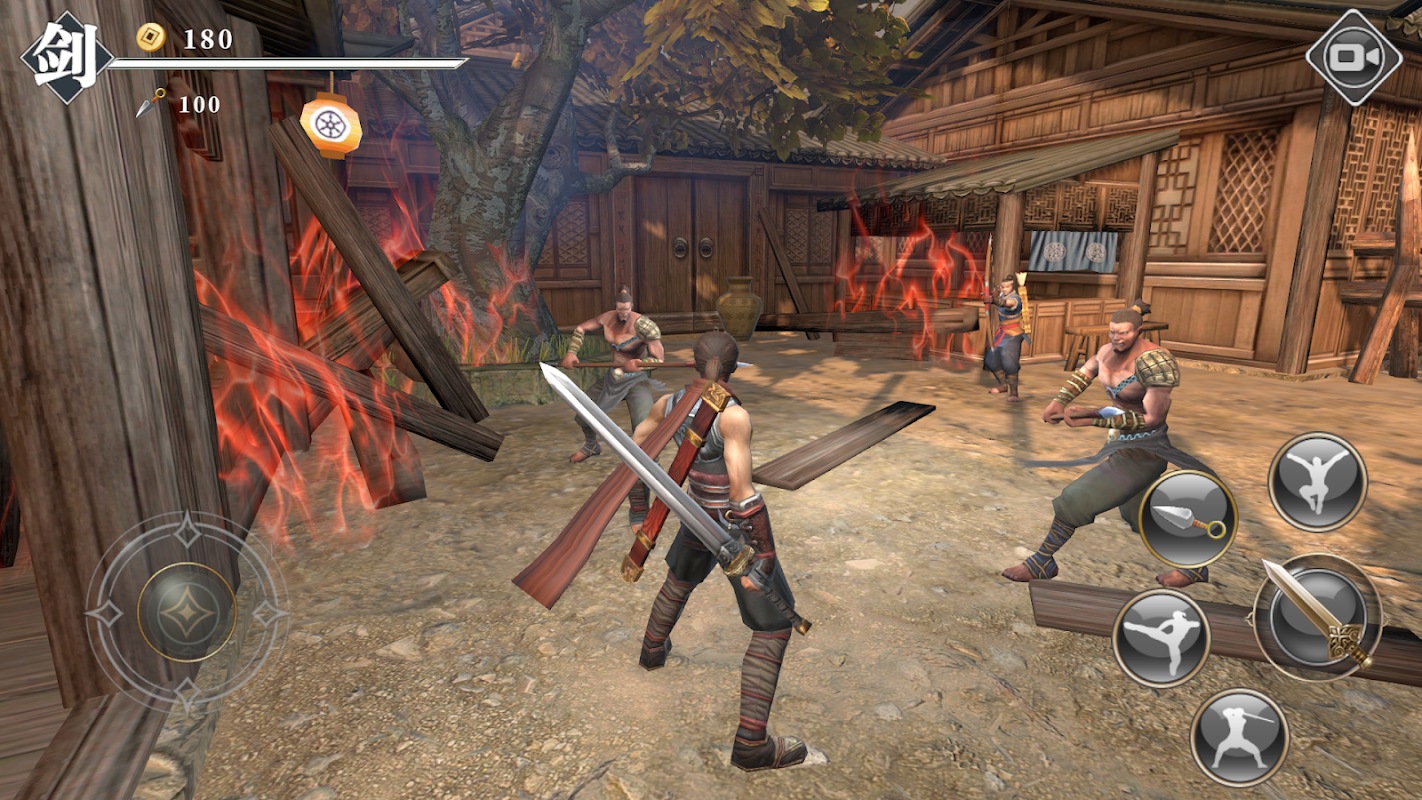The height and width of the screenshot is (800, 1422).
Task: Activate the jump action button
Action: click(1317, 482)
